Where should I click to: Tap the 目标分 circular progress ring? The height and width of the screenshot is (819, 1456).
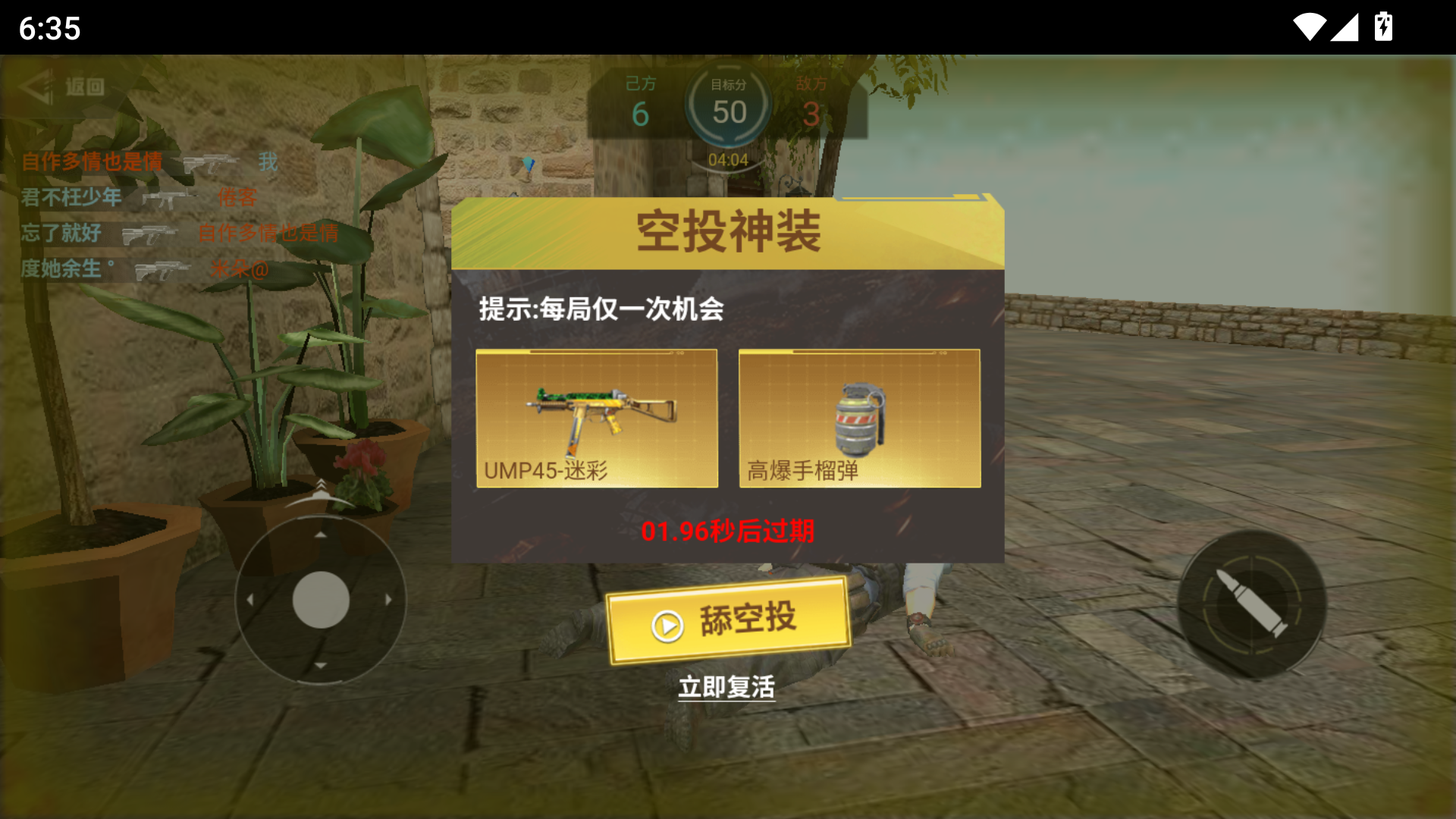(x=729, y=106)
